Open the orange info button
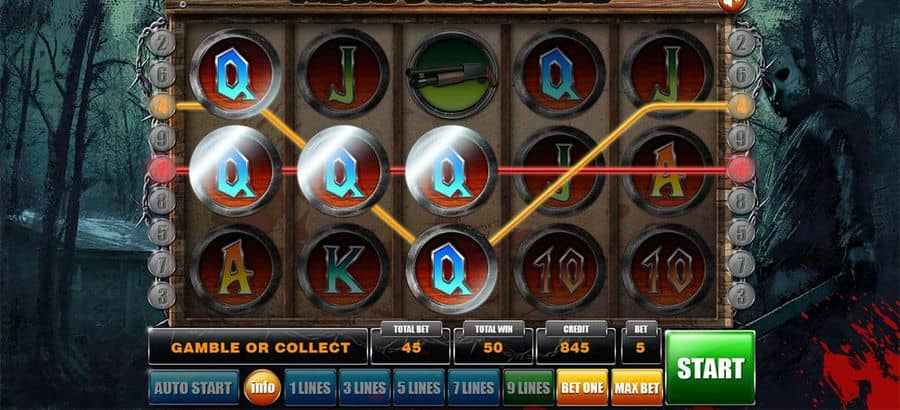The width and height of the screenshot is (900, 410). pyautogui.click(x=263, y=387)
